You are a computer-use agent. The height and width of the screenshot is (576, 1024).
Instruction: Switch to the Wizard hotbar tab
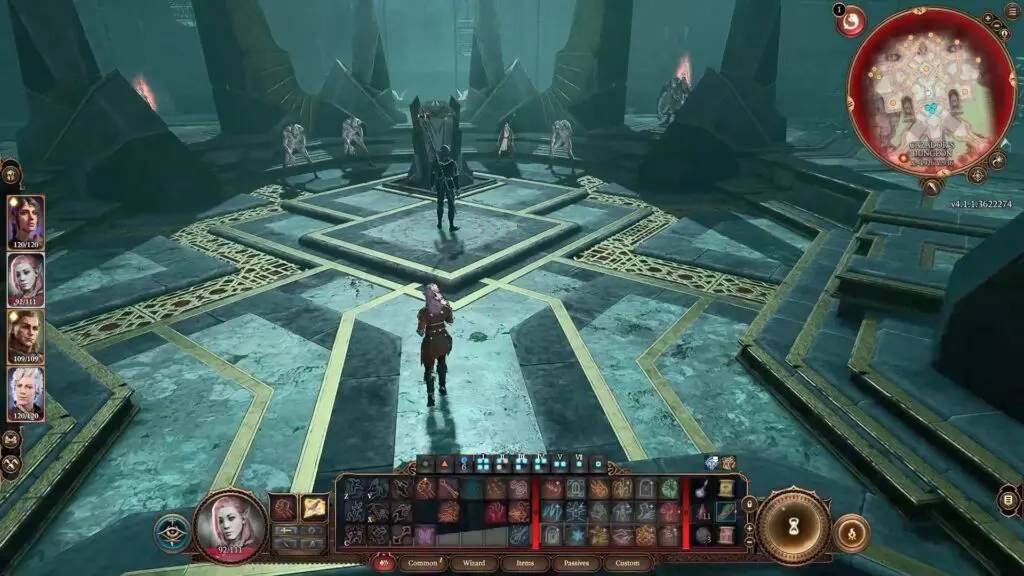474,563
